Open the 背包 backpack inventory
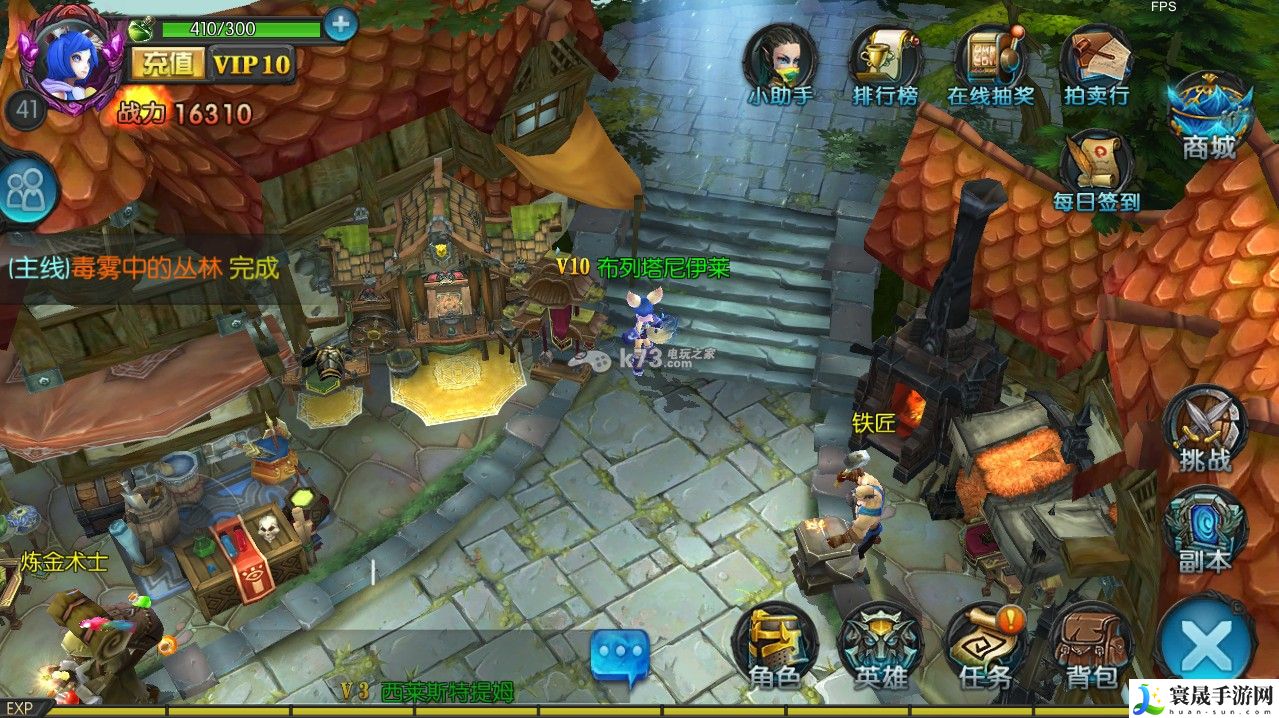The image size is (1279, 718). pos(1091,648)
